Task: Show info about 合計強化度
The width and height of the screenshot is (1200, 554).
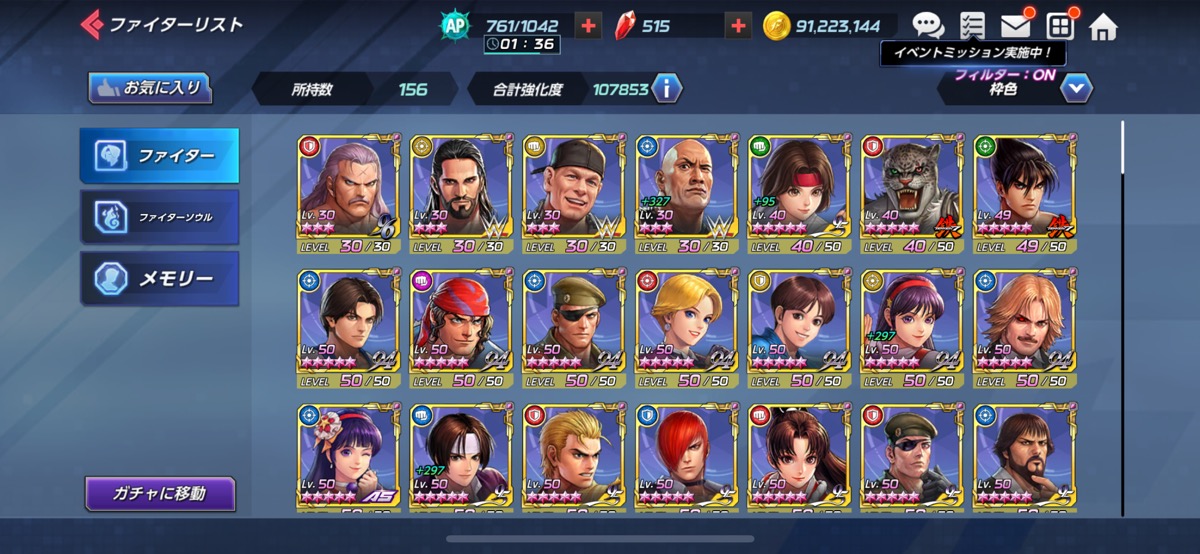Action: (666, 89)
